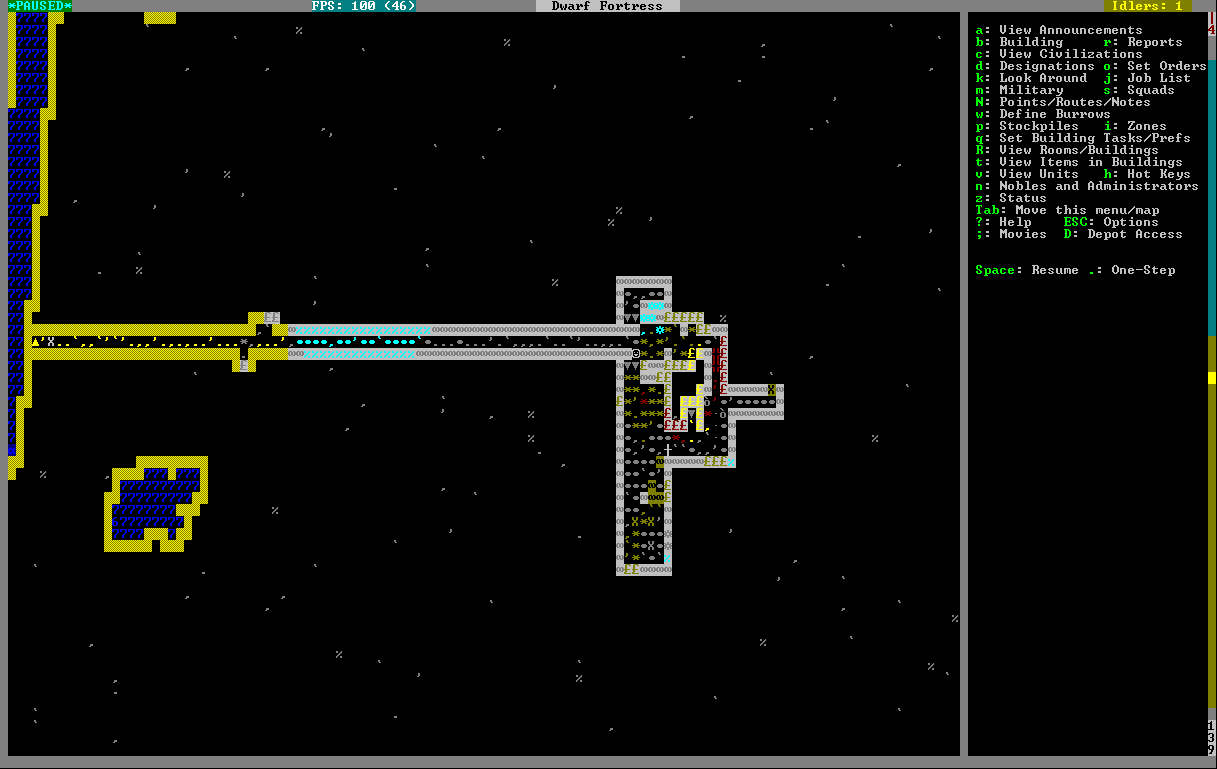This screenshot has width=1217, height=769.
Task: Open the Designations menu
Action: coord(1046,66)
